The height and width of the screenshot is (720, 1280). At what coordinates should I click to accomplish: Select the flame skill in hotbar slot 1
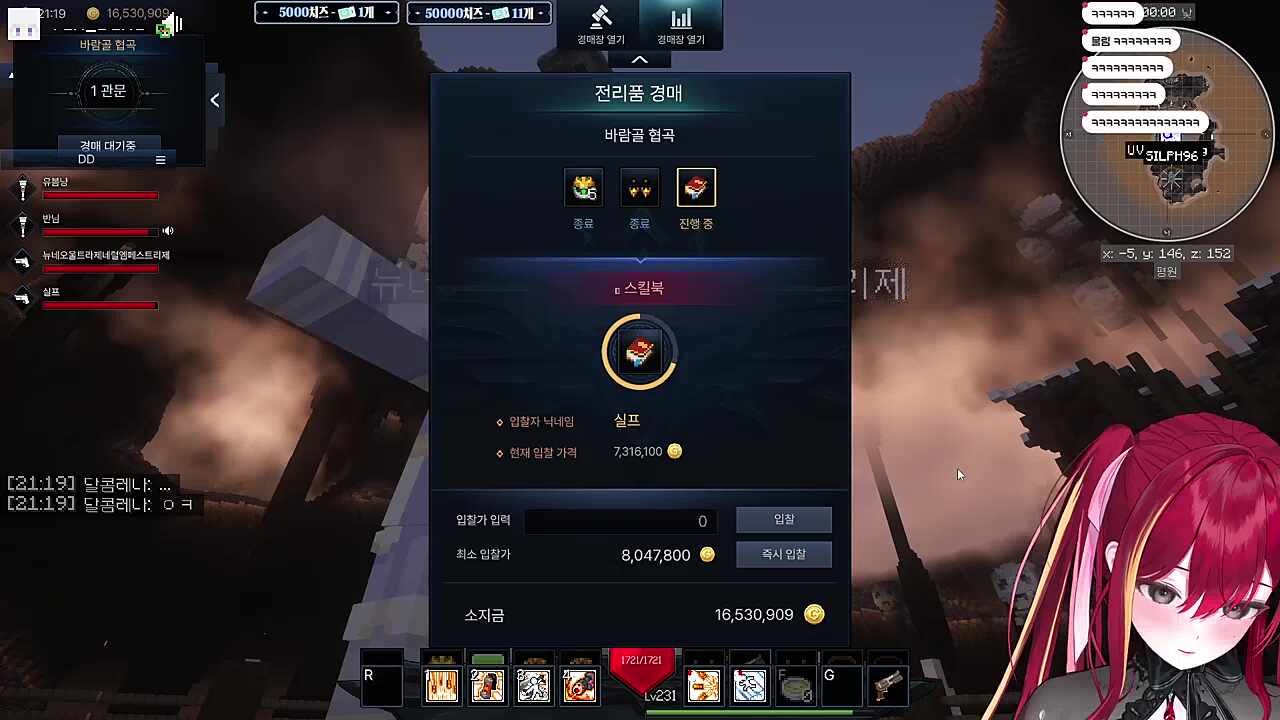(x=441, y=685)
